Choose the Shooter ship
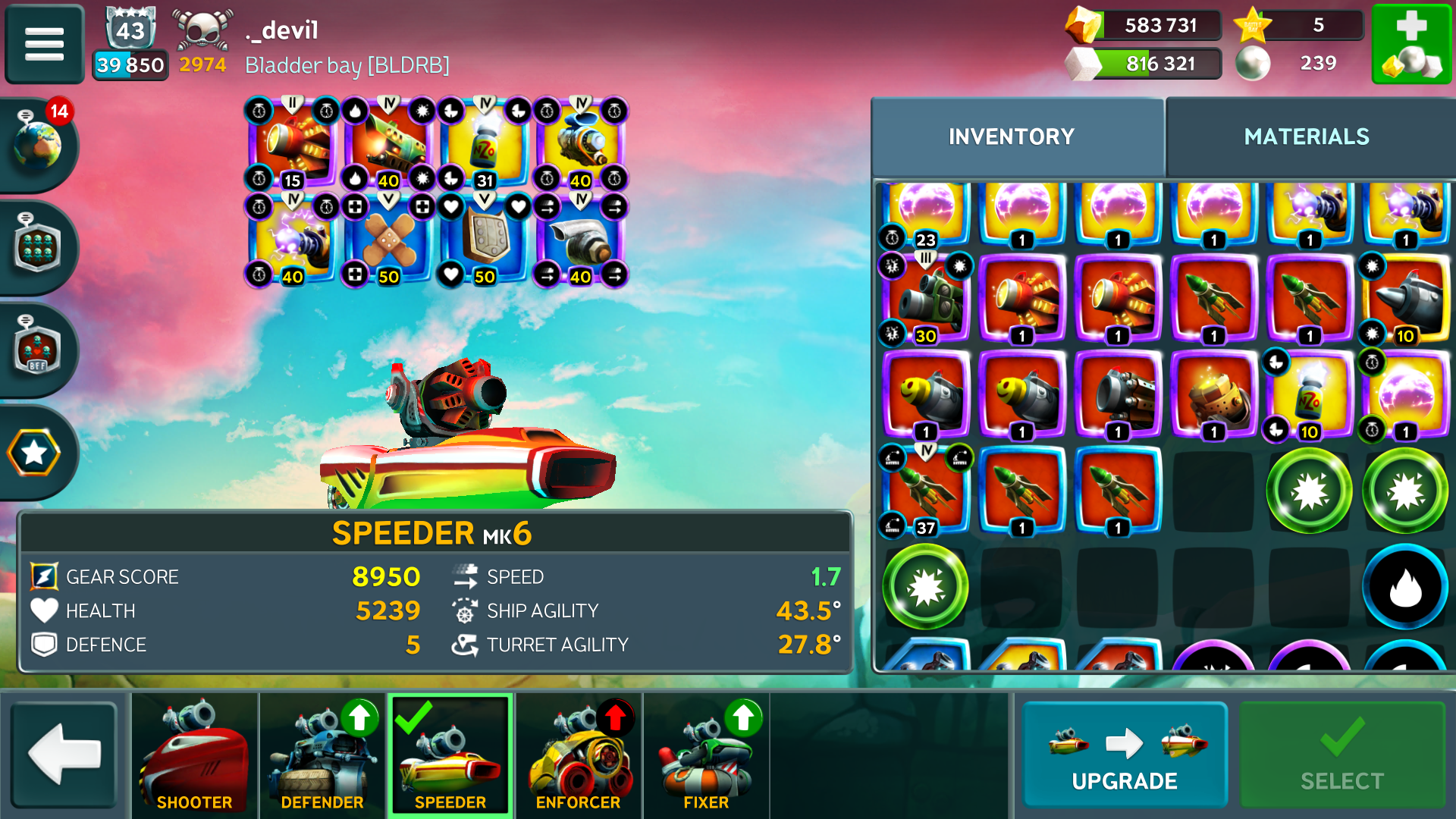Screen dimensions: 1456x819 coord(194,755)
